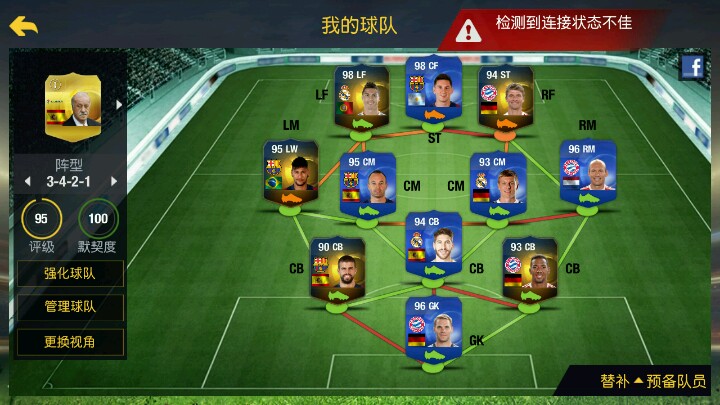Open the Facebook share icon
This screenshot has height=405, width=720.
pos(692,67)
